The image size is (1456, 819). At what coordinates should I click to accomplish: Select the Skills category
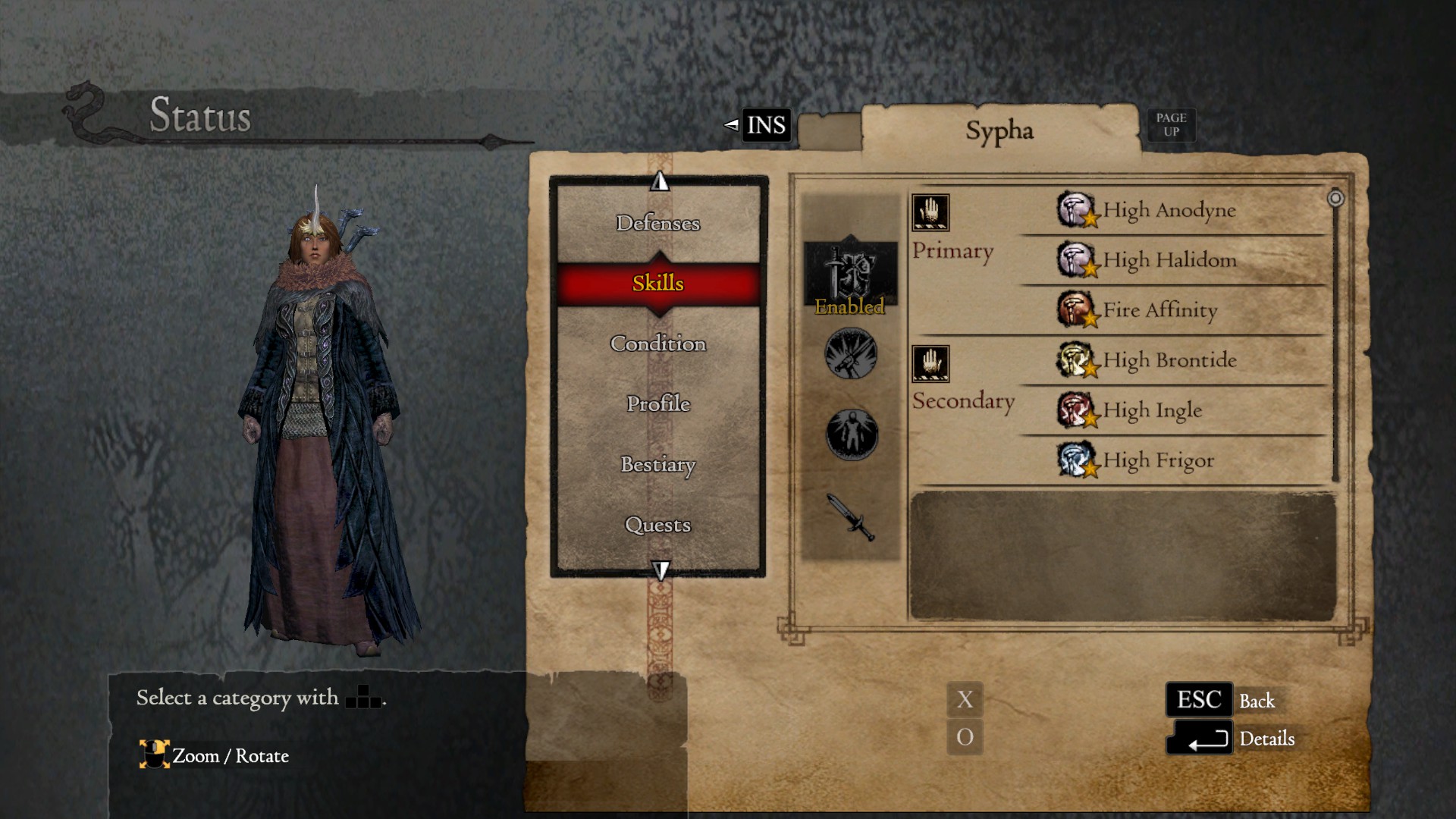(657, 283)
